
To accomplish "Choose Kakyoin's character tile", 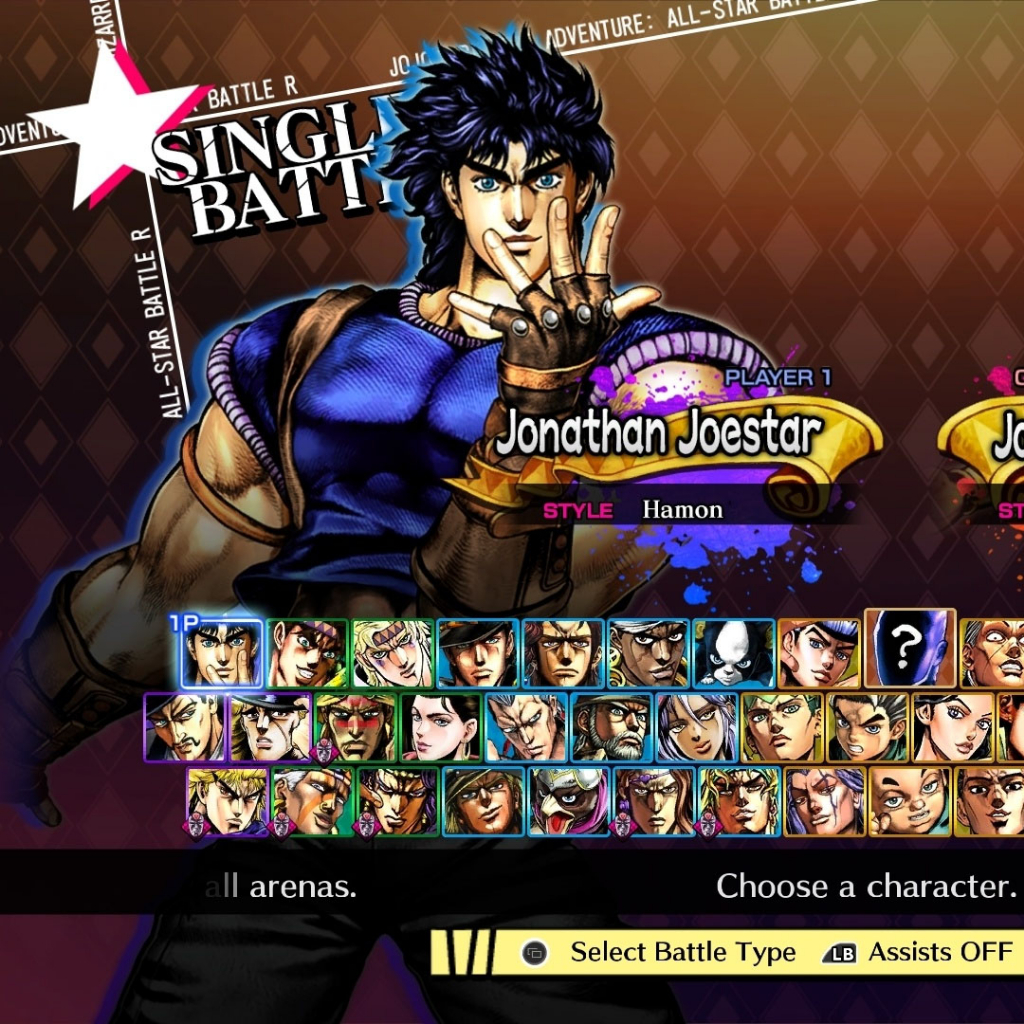I will tap(563, 654).
